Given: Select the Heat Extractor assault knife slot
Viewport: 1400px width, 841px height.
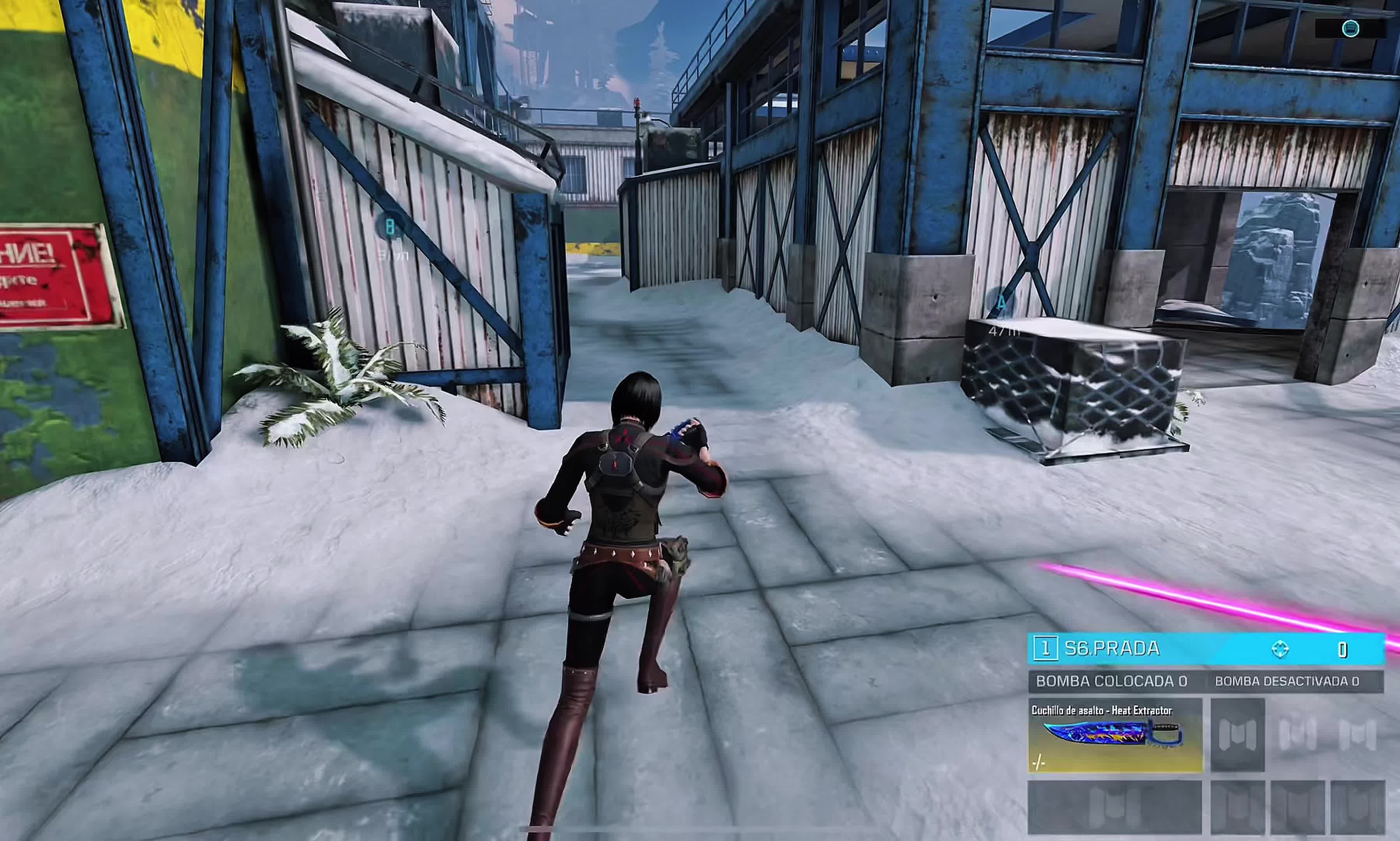Looking at the screenshot, I should pyautogui.click(x=1115, y=735).
